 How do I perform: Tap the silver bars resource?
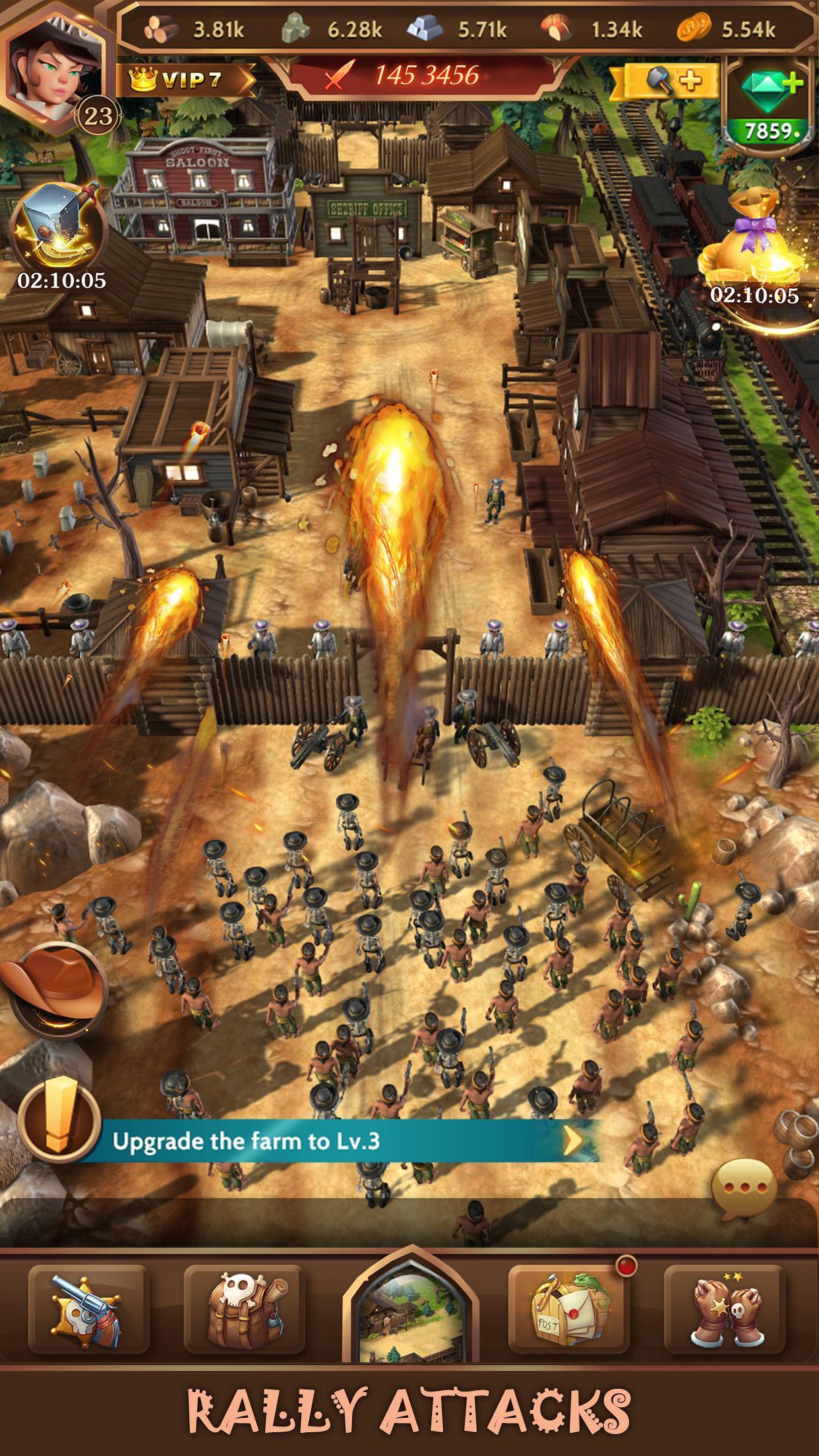tap(458, 30)
